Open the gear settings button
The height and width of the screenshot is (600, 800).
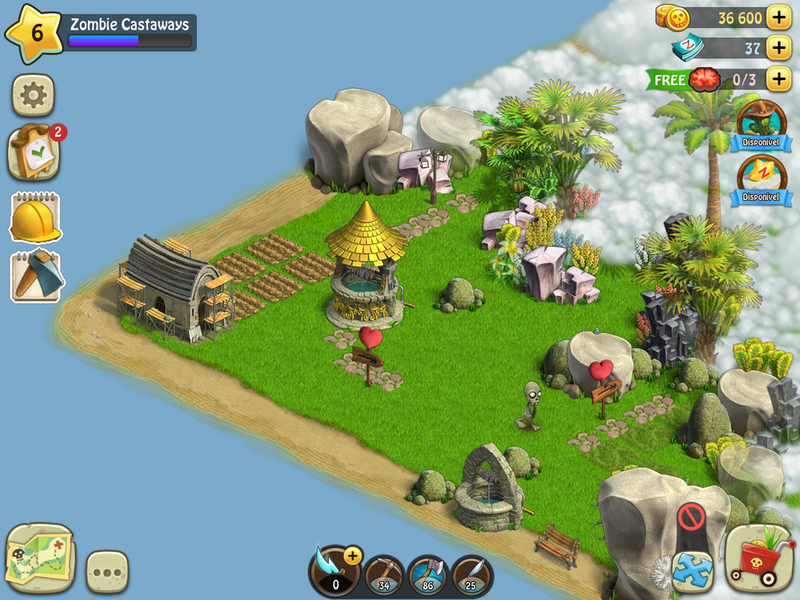pyautogui.click(x=33, y=95)
